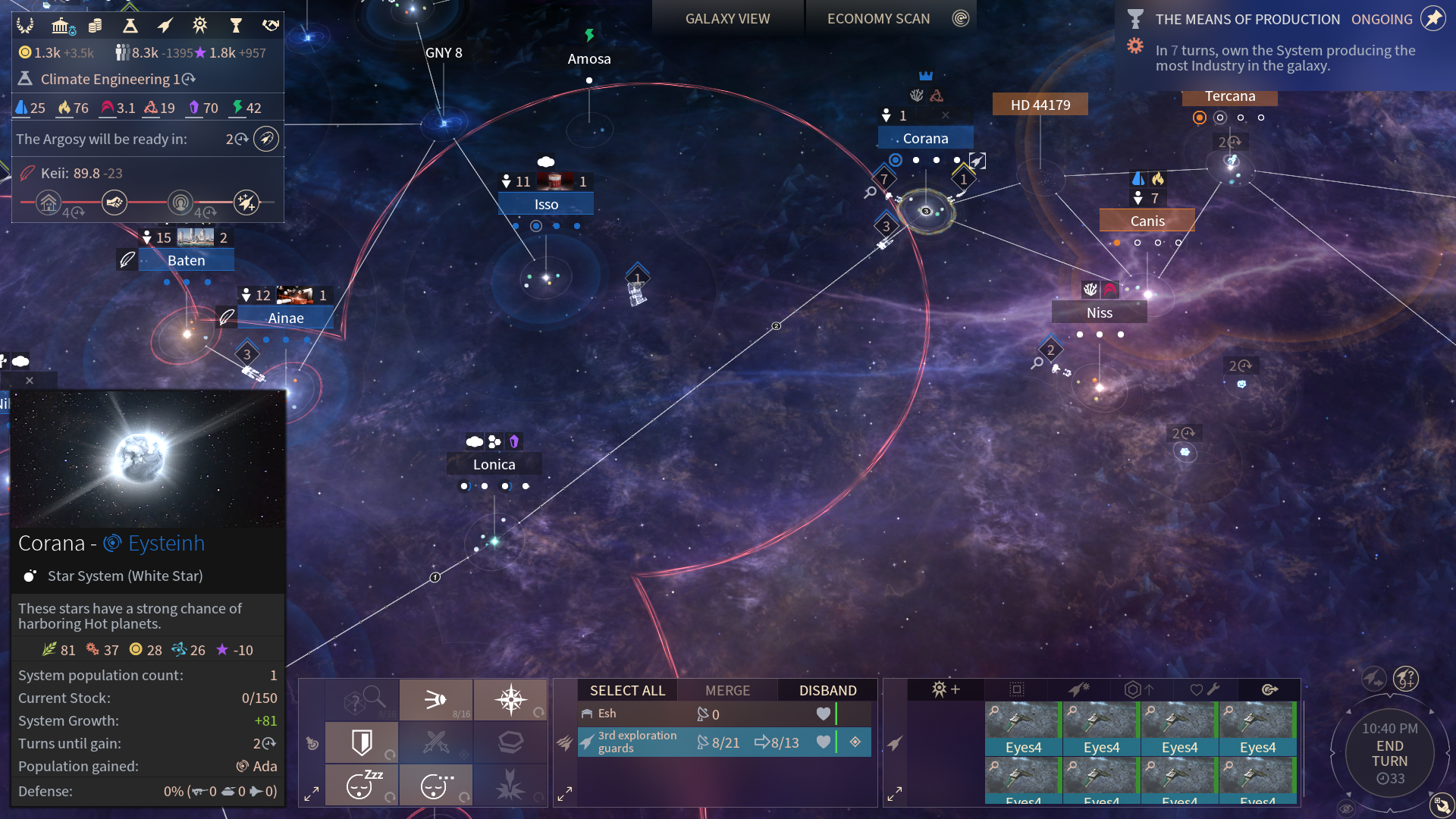Open the senate building icon
This screenshot has height=819, width=1456.
pos(62,26)
